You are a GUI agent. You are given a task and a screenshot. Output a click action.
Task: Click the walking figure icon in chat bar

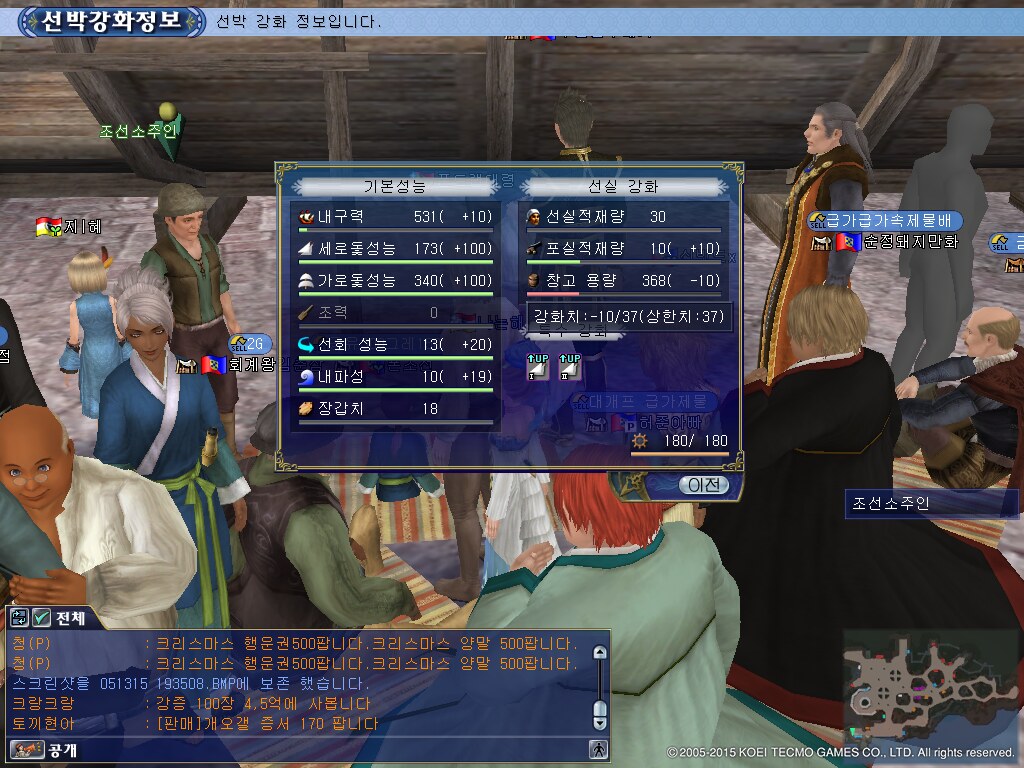tap(599, 748)
